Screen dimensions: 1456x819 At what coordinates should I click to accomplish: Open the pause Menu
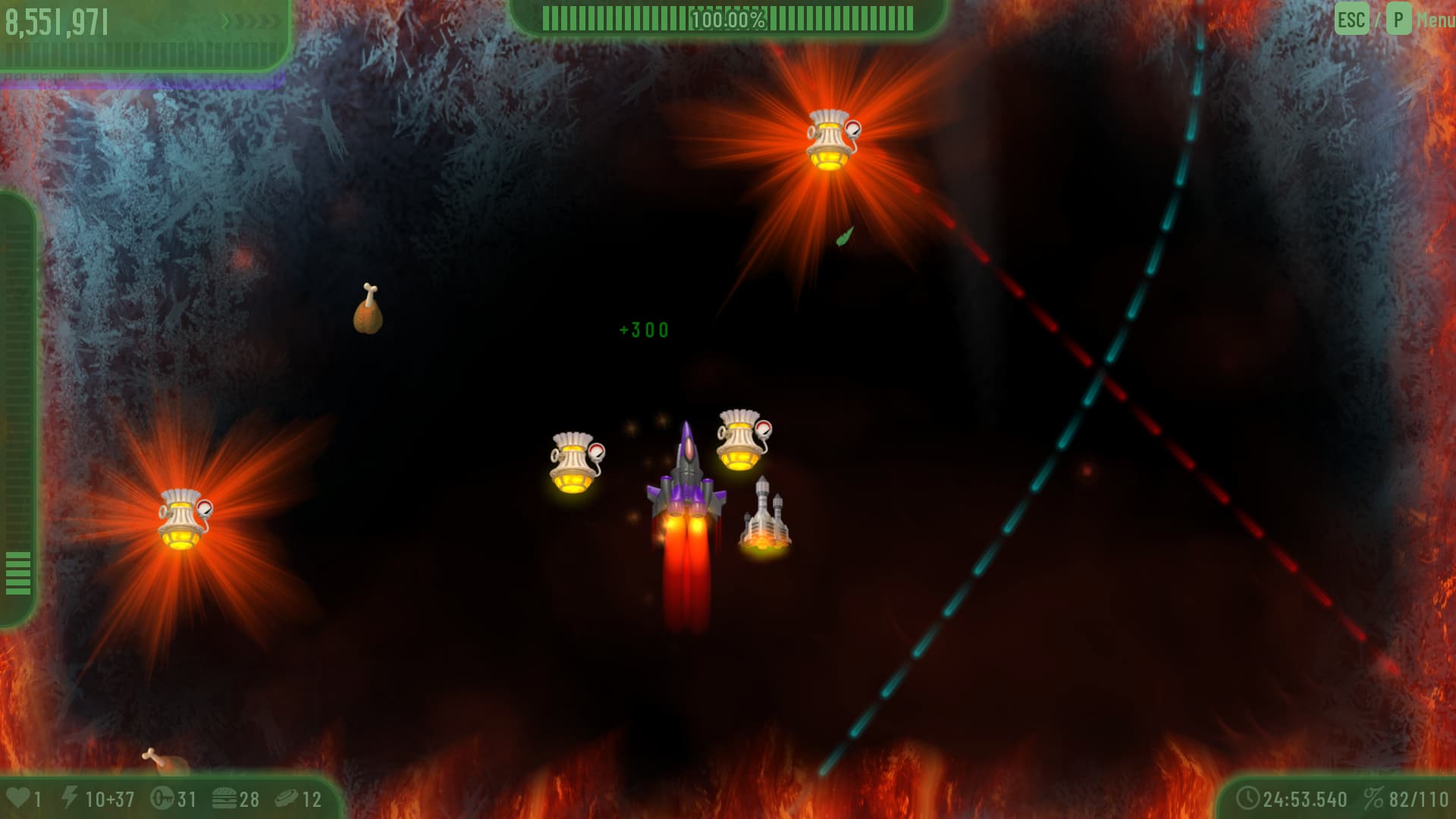coord(1434,20)
